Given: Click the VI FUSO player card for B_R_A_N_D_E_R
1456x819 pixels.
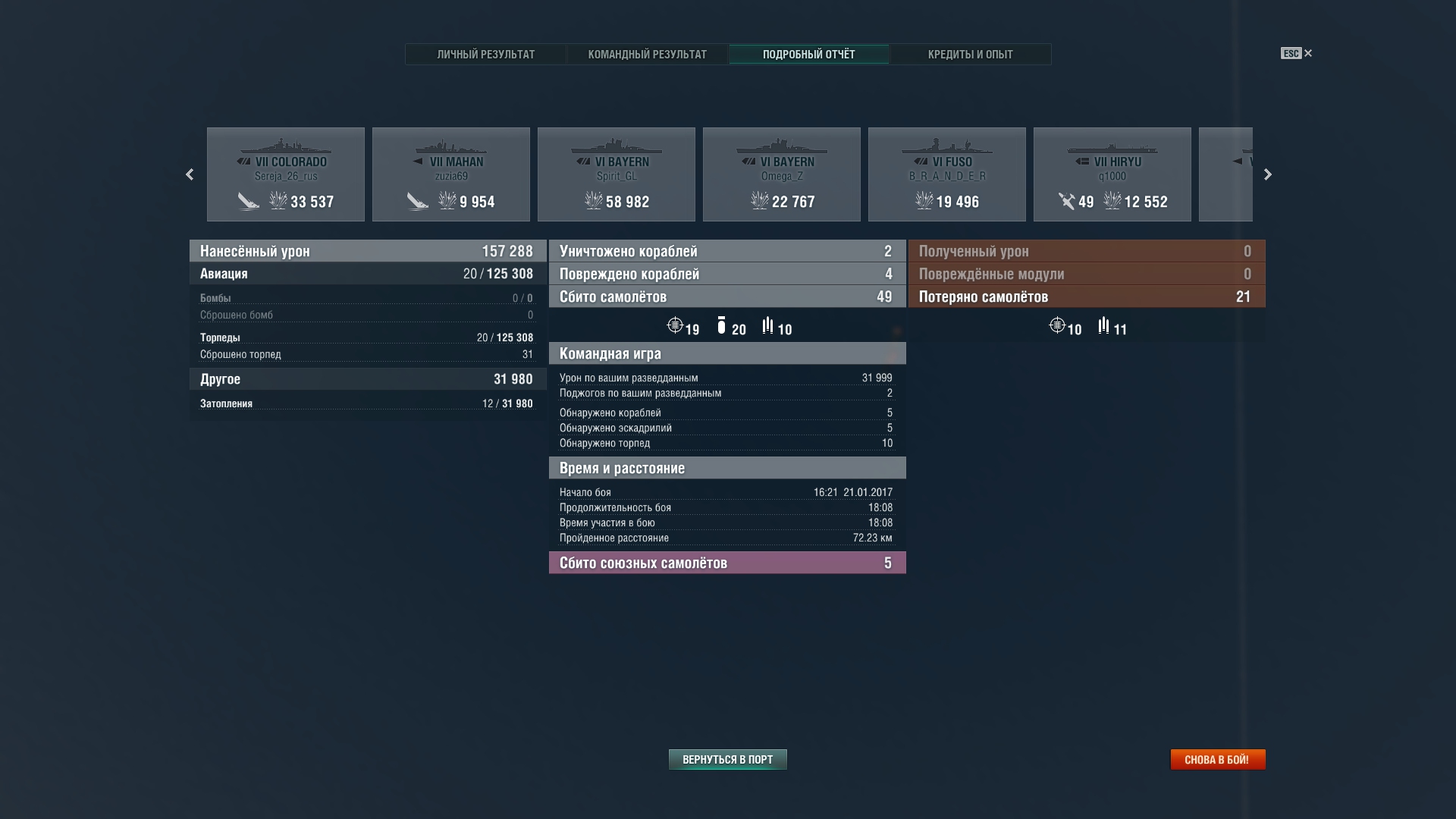Looking at the screenshot, I should 947,174.
